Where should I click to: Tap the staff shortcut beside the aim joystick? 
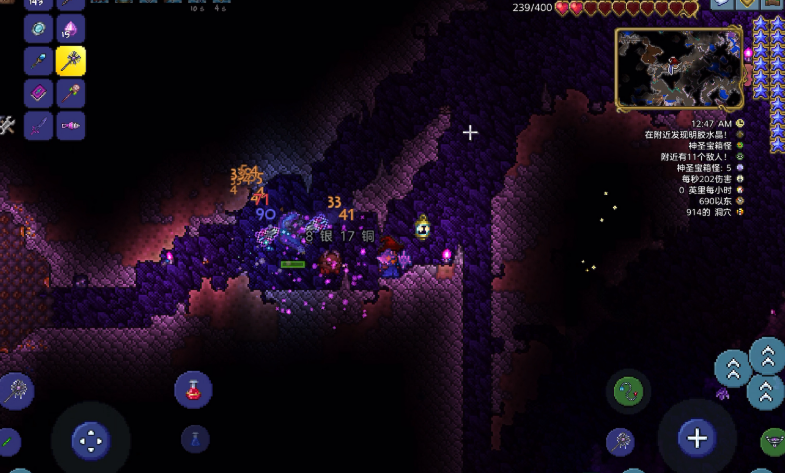(x=621, y=440)
